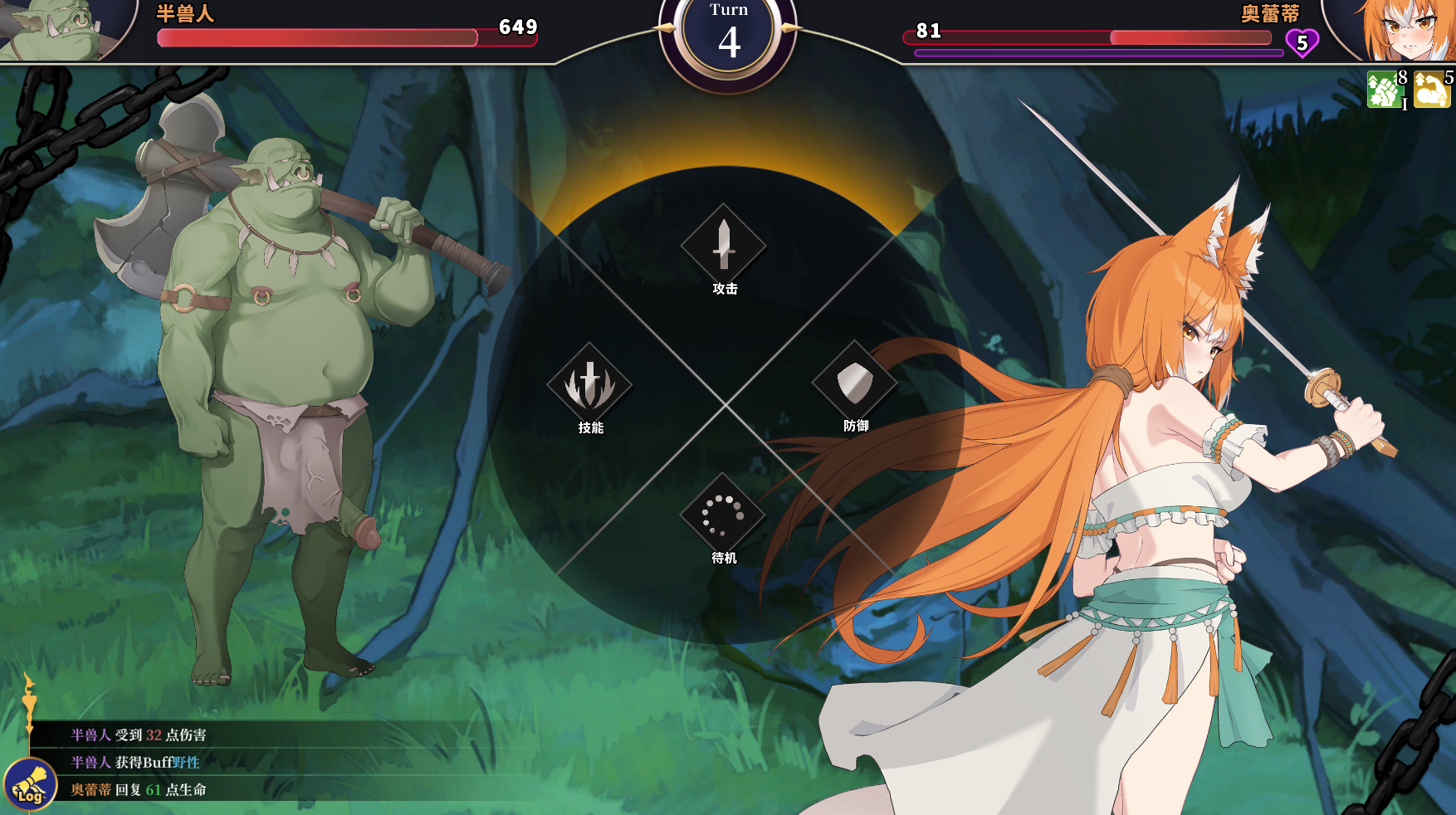The height and width of the screenshot is (815, 1456).
Task: Choose the 待机 standby command
Action: [723, 515]
